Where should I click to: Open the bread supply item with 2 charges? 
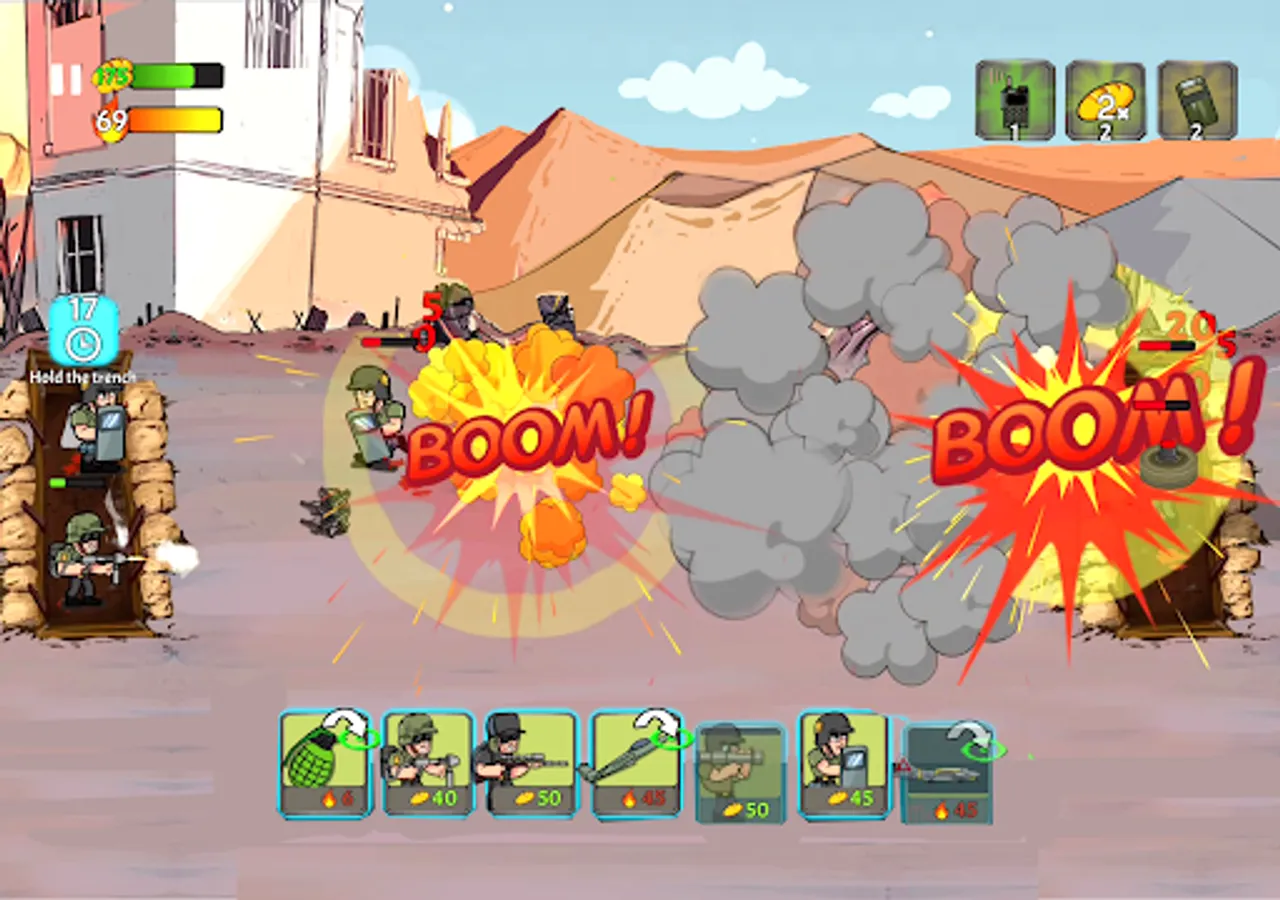1105,100
